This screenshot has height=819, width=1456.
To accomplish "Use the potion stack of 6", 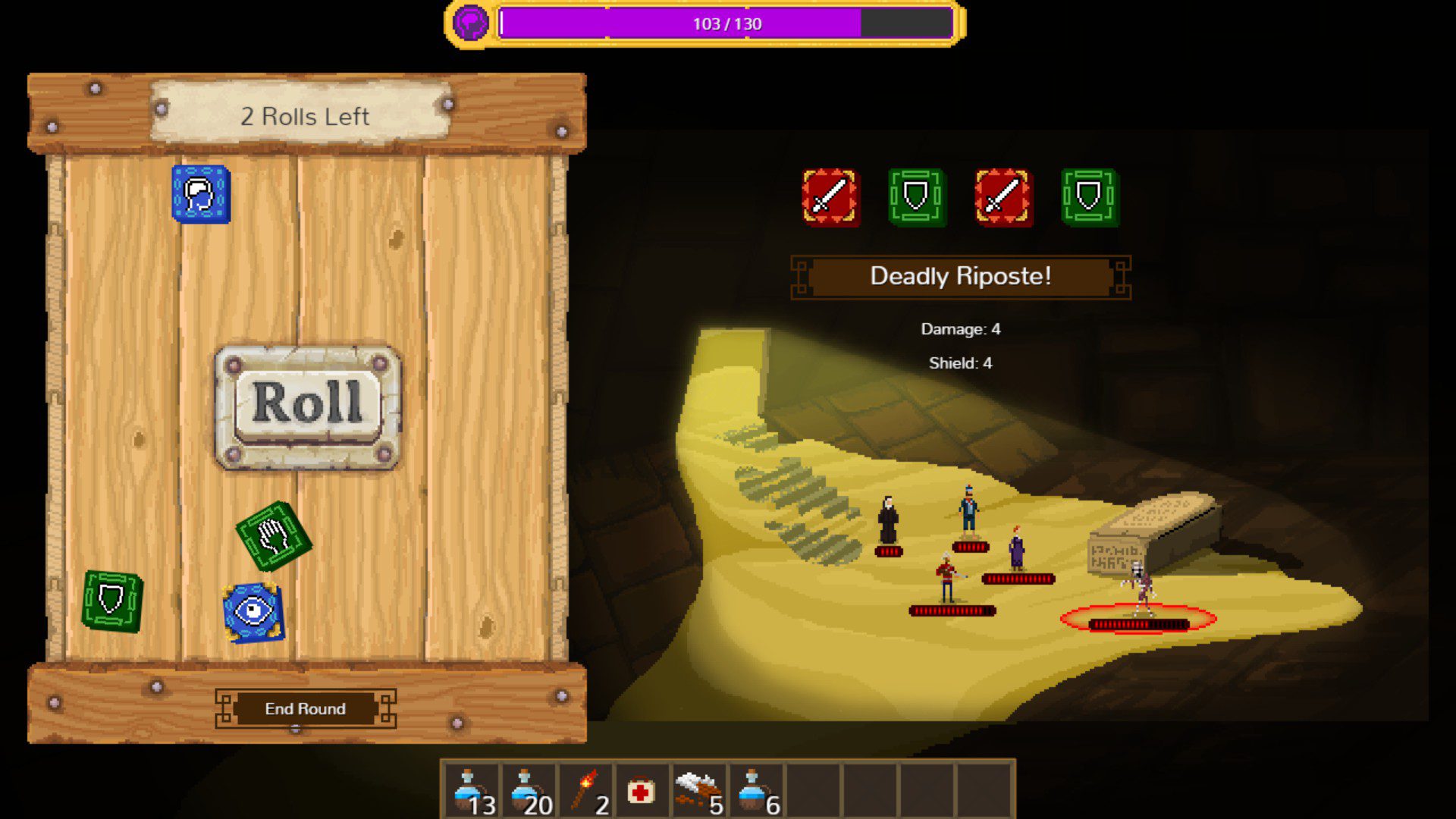I will point(756,792).
